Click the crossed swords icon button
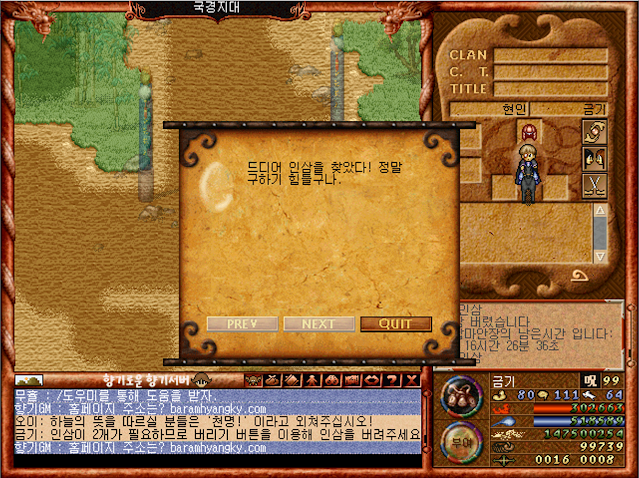This screenshot has height=478, width=639. pyautogui.click(x=595, y=184)
